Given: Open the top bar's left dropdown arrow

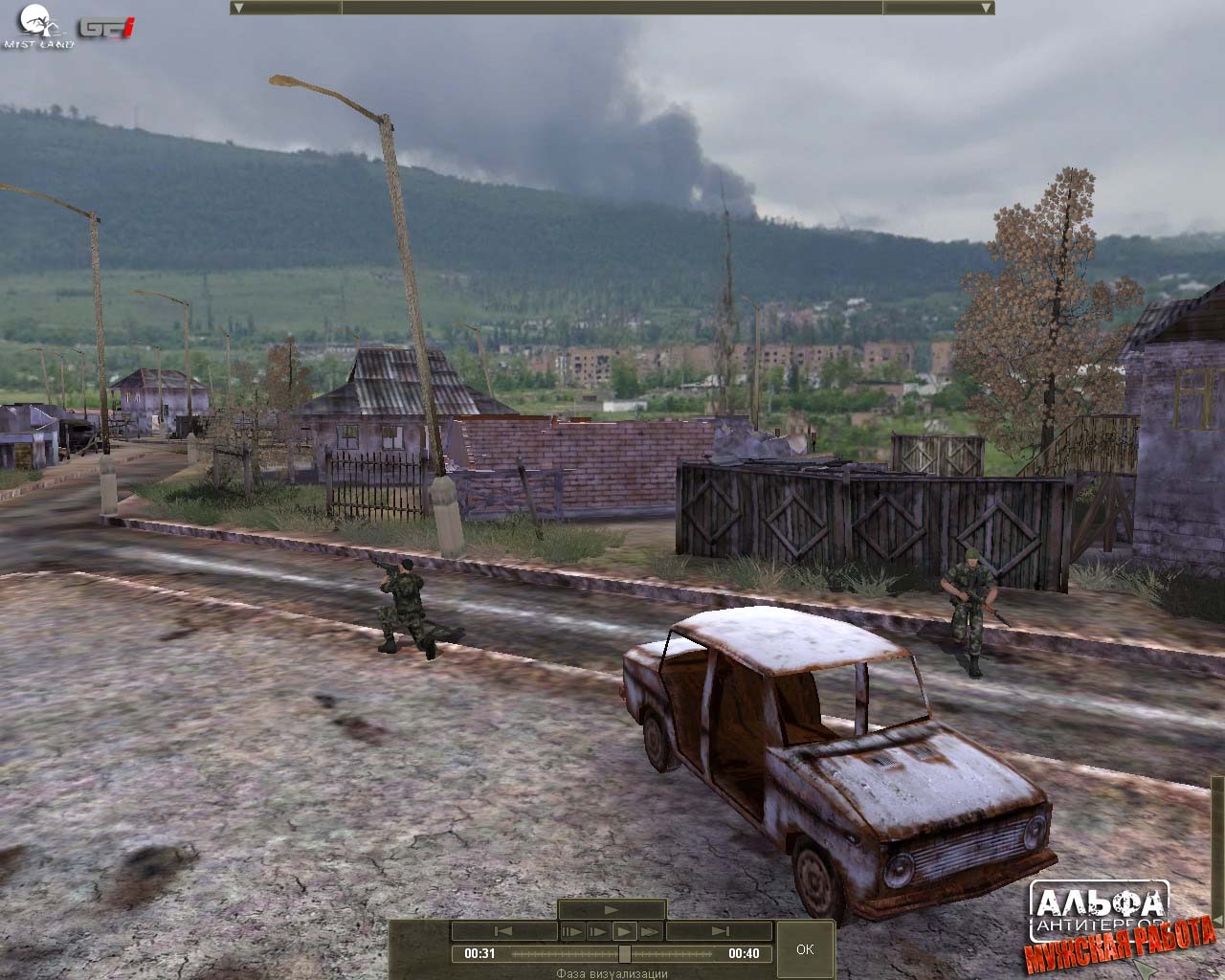Looking at the screenshot, I should [239, 8].
